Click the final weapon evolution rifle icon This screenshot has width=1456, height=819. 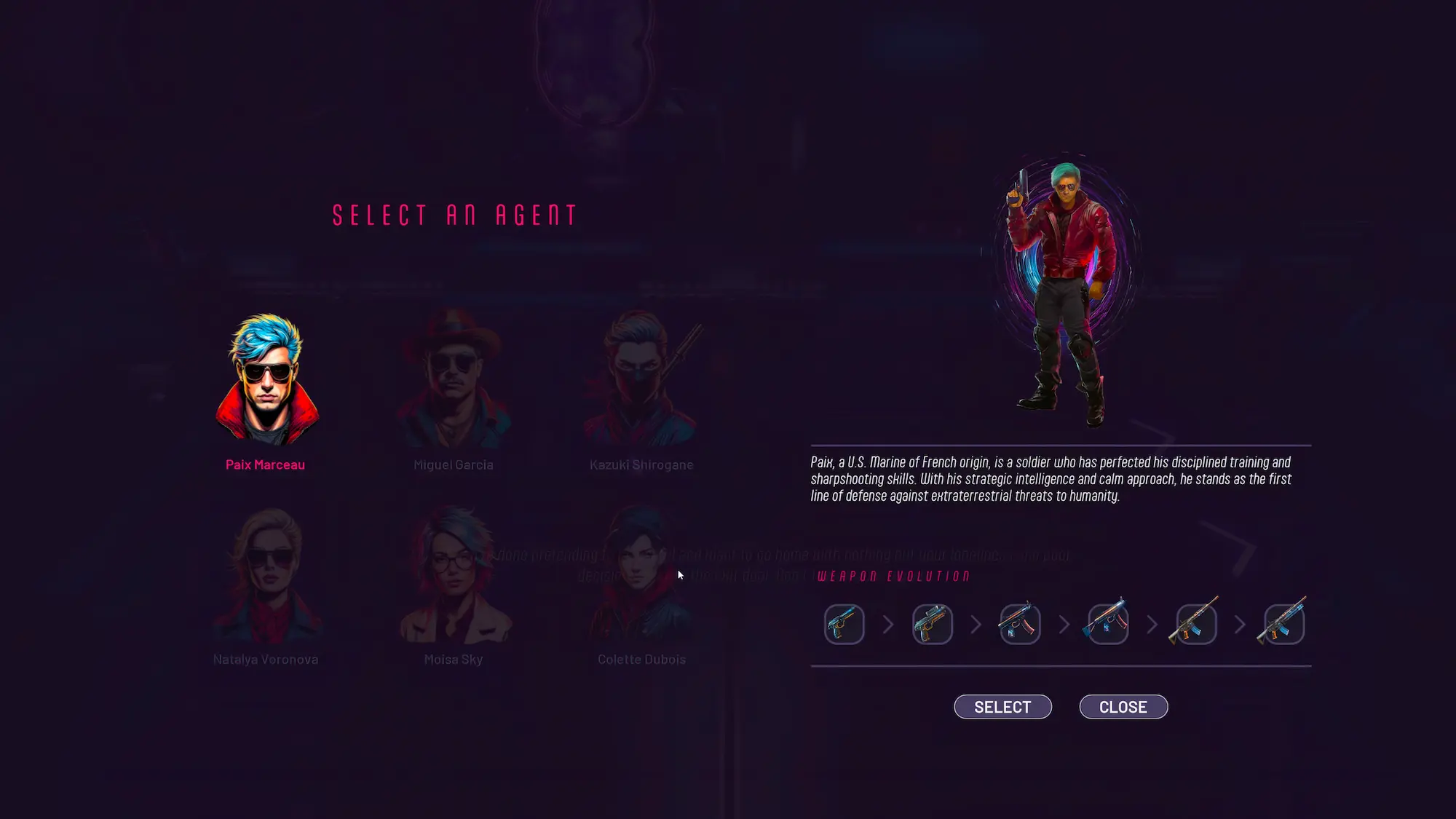[x=1283, y=624]
